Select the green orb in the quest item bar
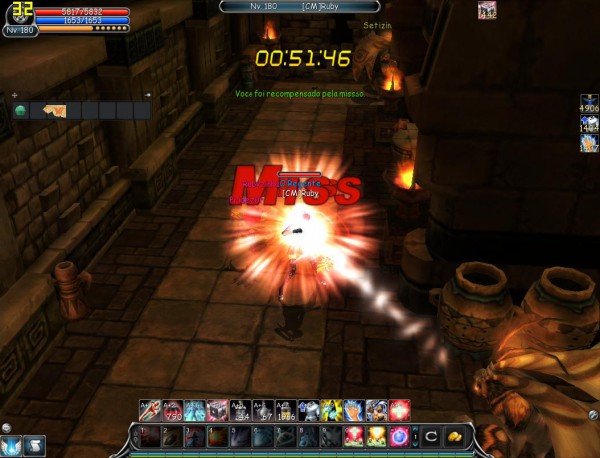The image size is (600, 458). click(20, 110)
